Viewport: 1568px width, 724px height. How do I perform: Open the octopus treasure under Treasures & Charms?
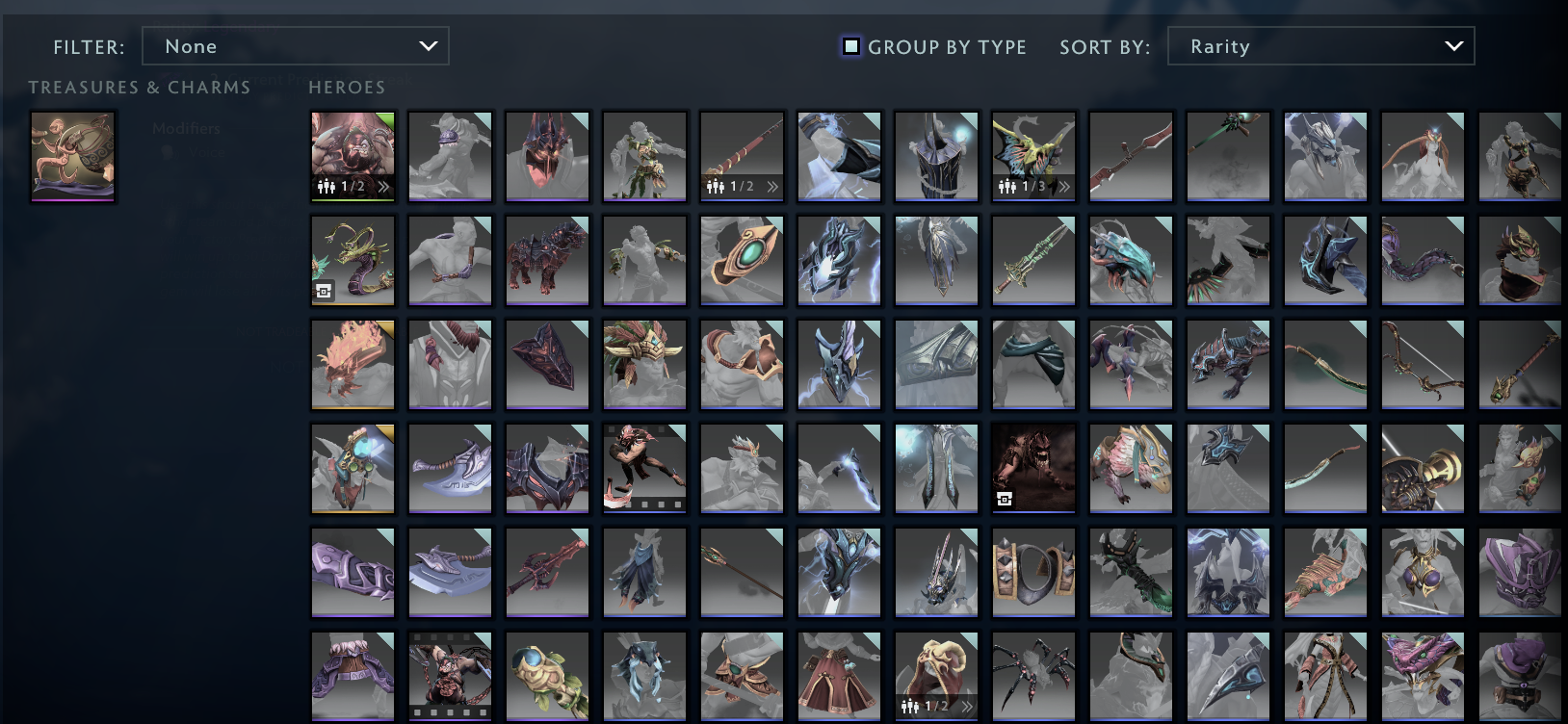click(x=72, y=154)
